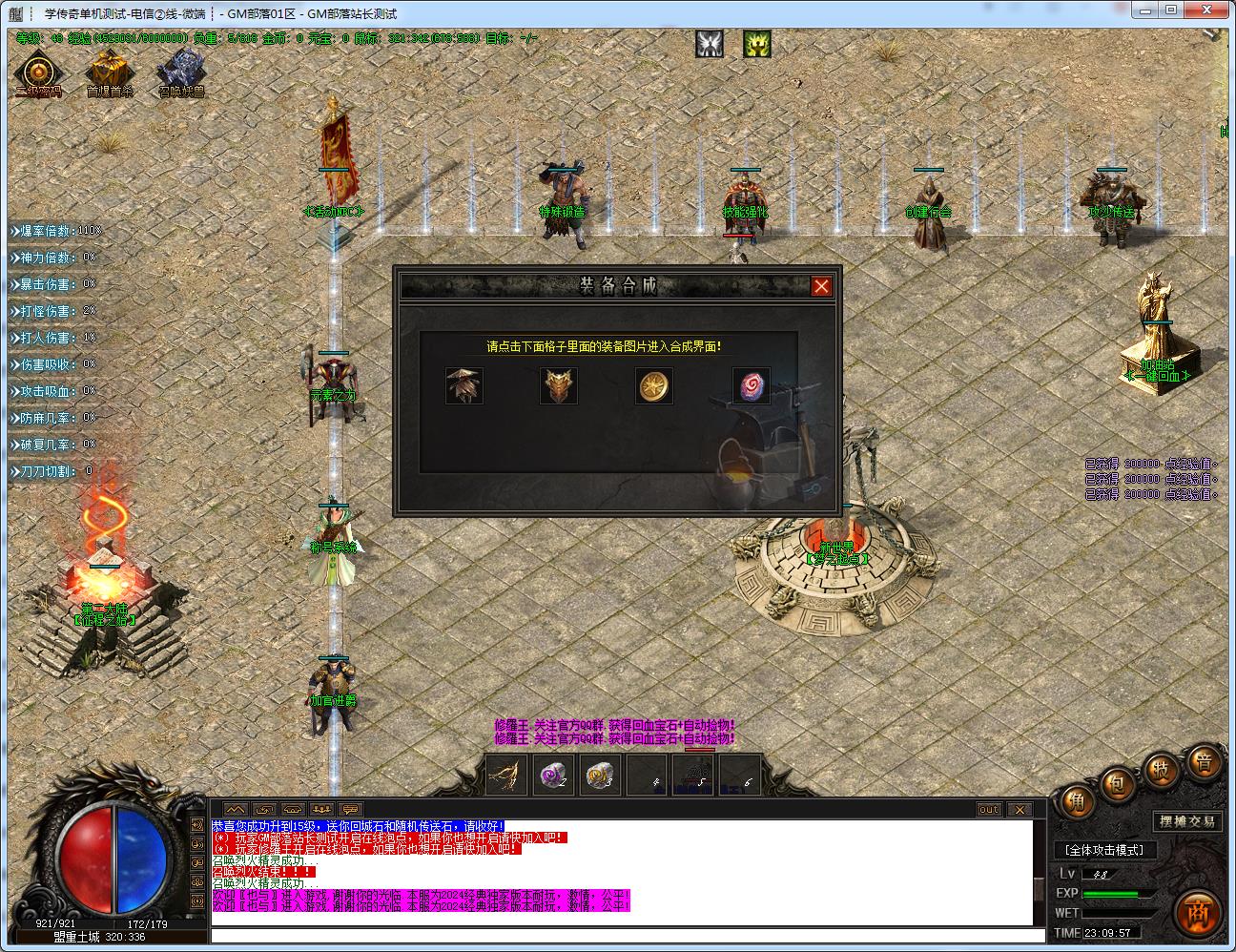This screenshot has height=952, width=1236.
Task: Choose the golden armor shield icon
Action: (559, 386)
